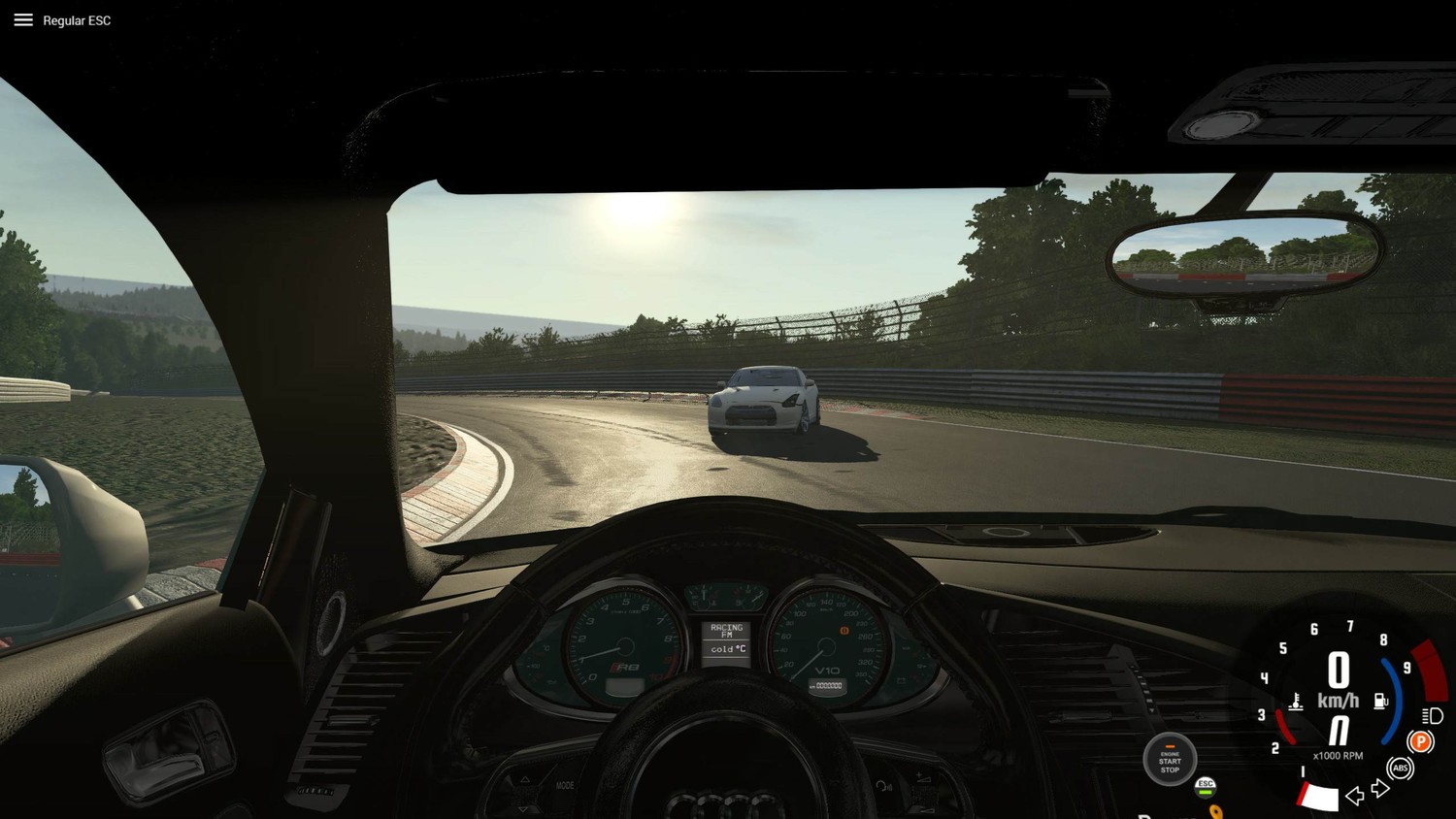Click the Engine Start Stop button
1456x819 pixels.
1170,759
